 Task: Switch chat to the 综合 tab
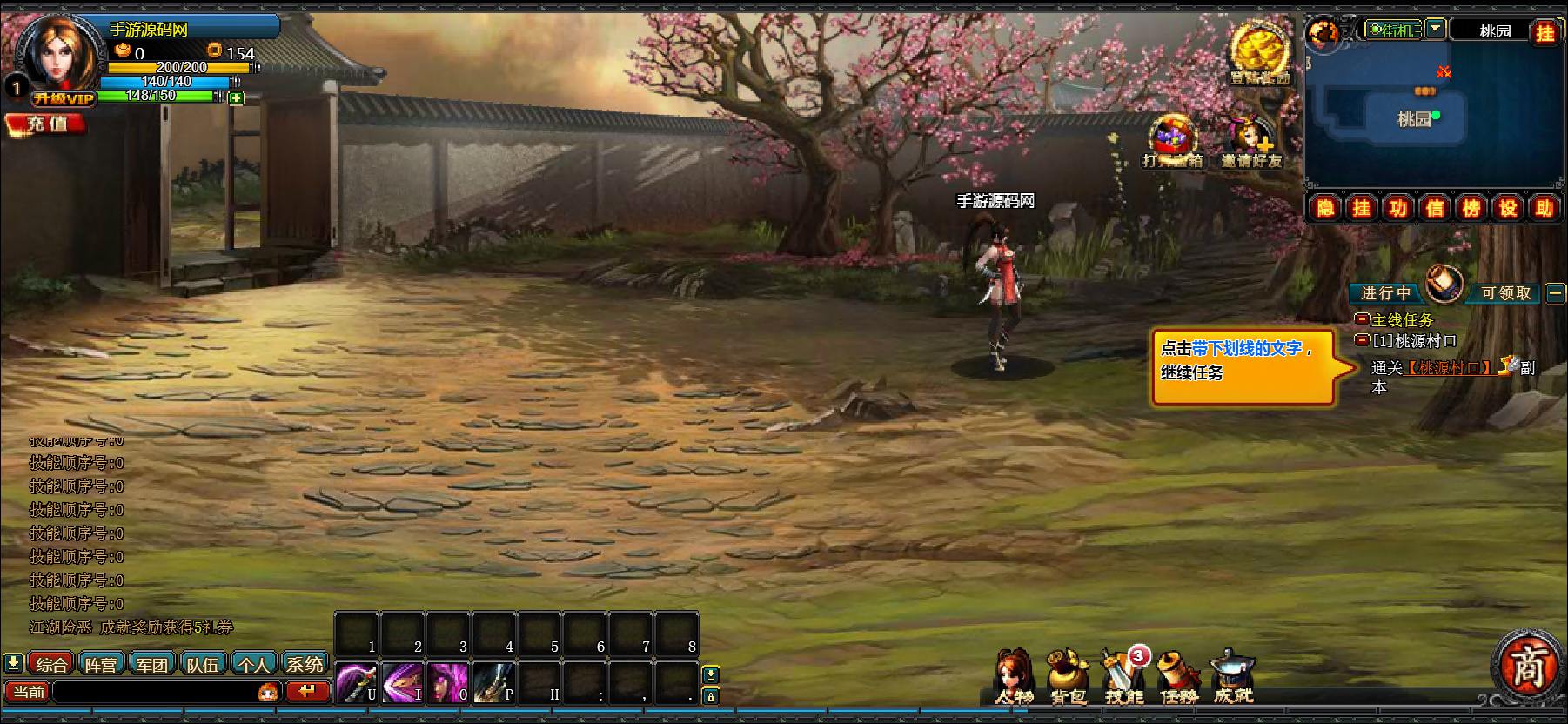(51, 665)
